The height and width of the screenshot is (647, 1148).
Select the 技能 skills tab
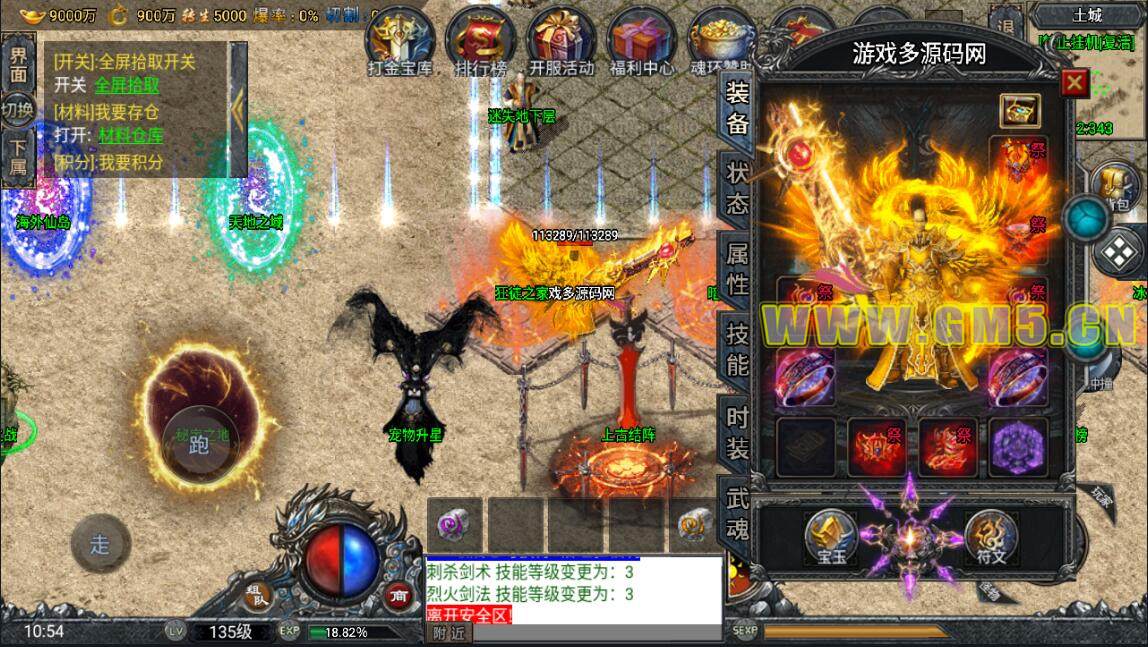[x=737, y=348]
